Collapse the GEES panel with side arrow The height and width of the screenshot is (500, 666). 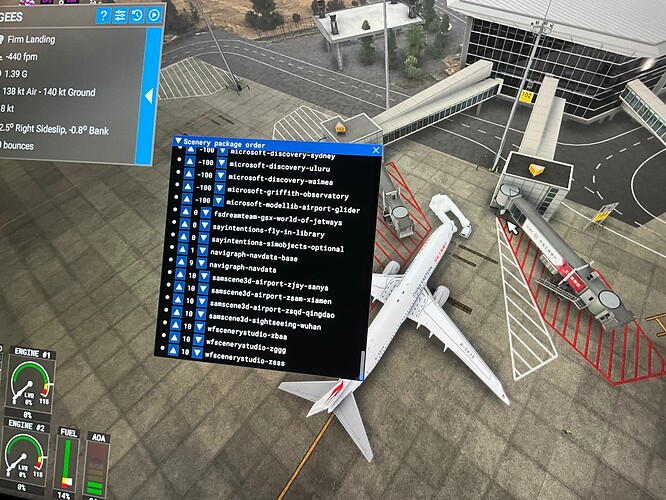click(149, 96)
